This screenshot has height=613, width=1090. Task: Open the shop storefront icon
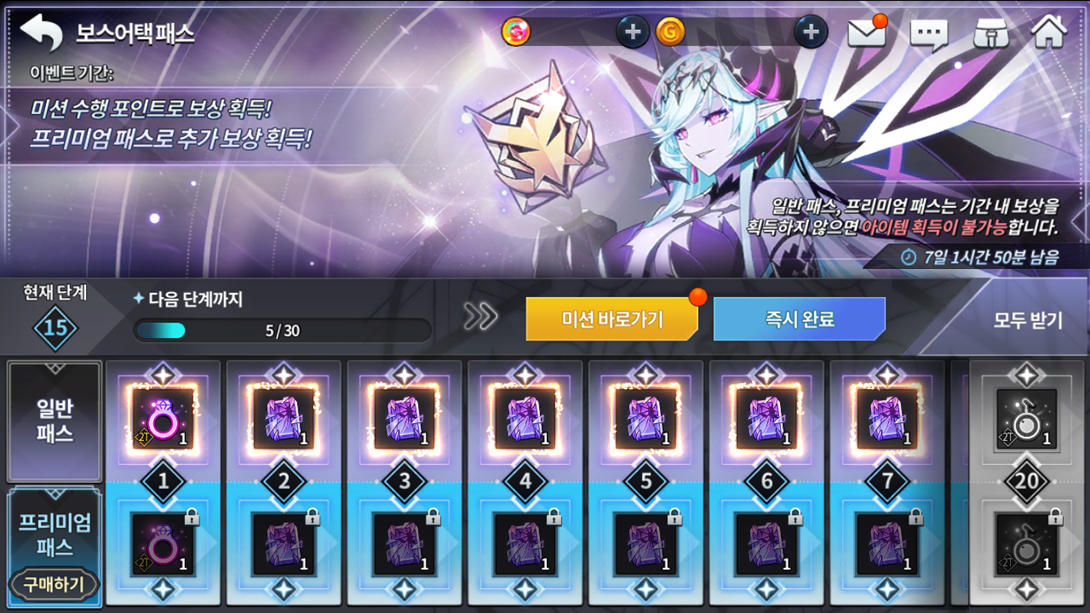click(990, 34)
